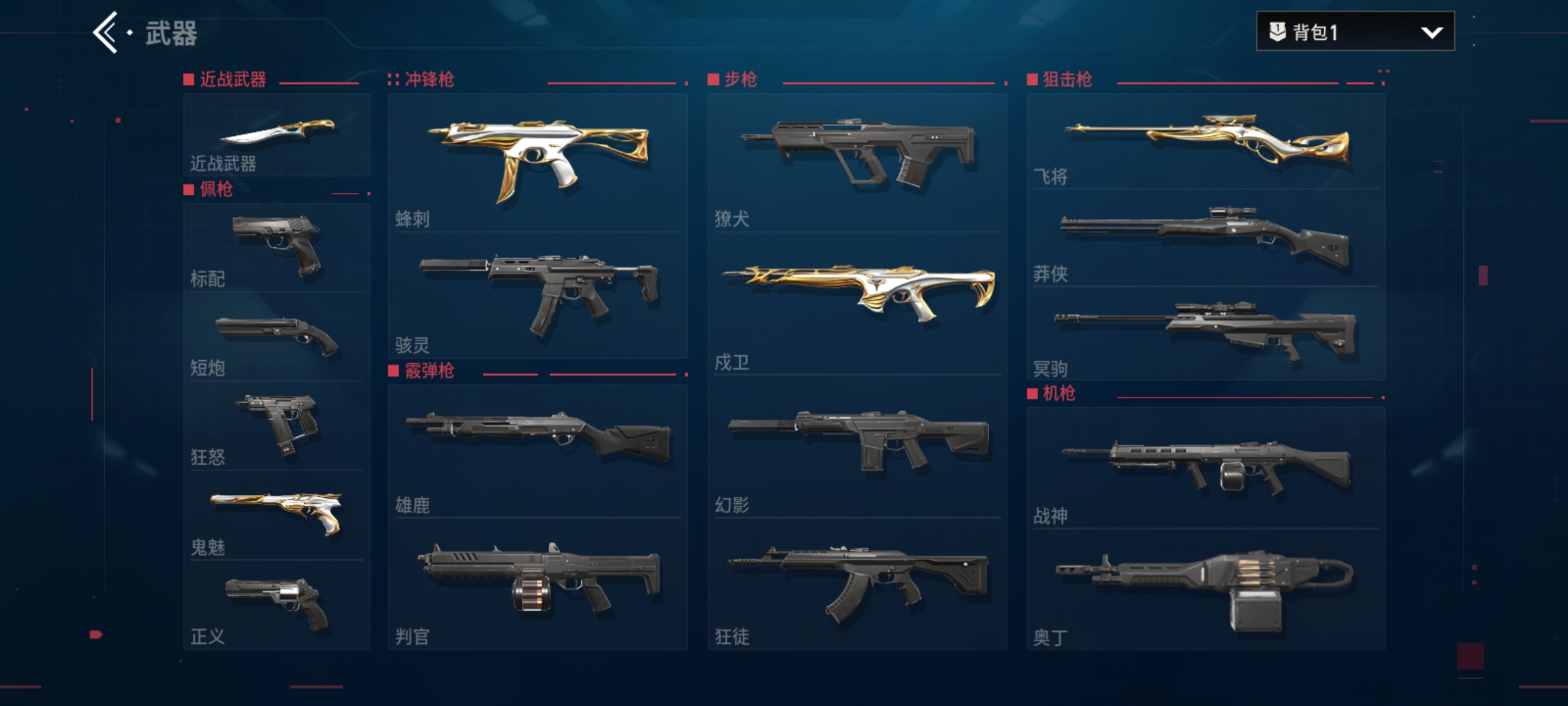Select the 近战武器 gold knife slot

click(x=276, y=135)
